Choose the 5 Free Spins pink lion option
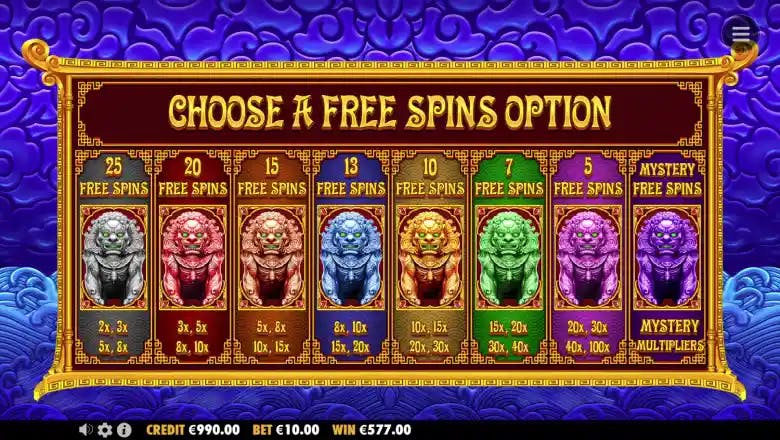This screenshot has width=780, height=440. tap(587, 258)
